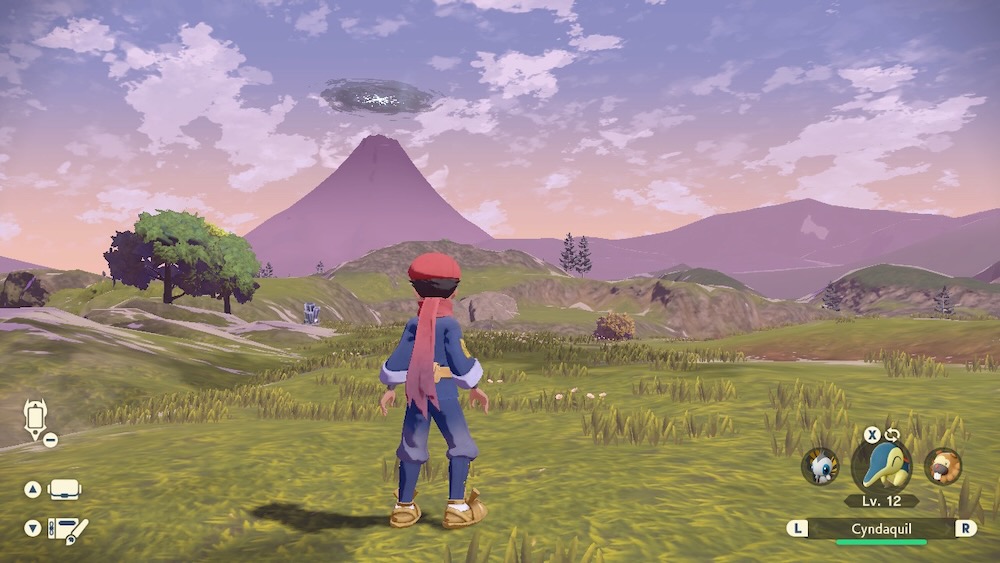Choose the Bidoof party portrait
This screenshot has height=563, width=1000.
942,466
